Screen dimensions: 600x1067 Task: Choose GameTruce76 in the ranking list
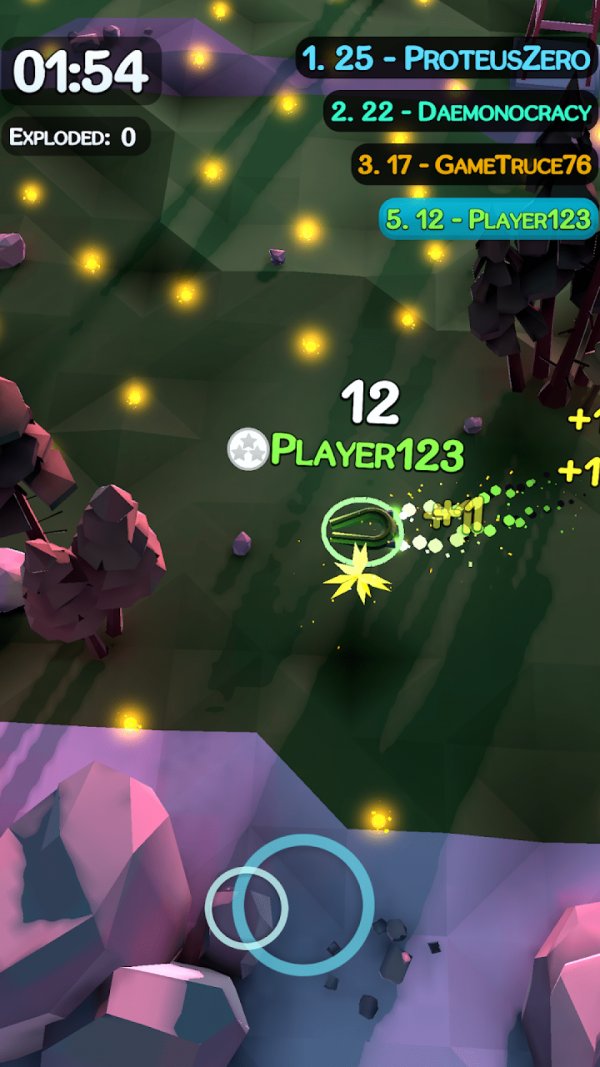475,165
